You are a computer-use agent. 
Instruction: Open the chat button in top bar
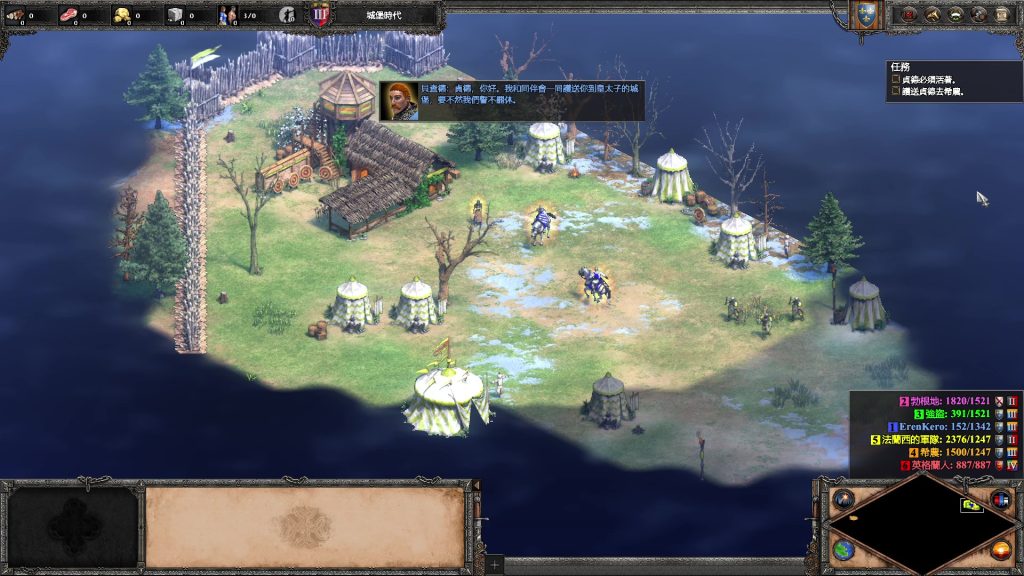(979, 14)
